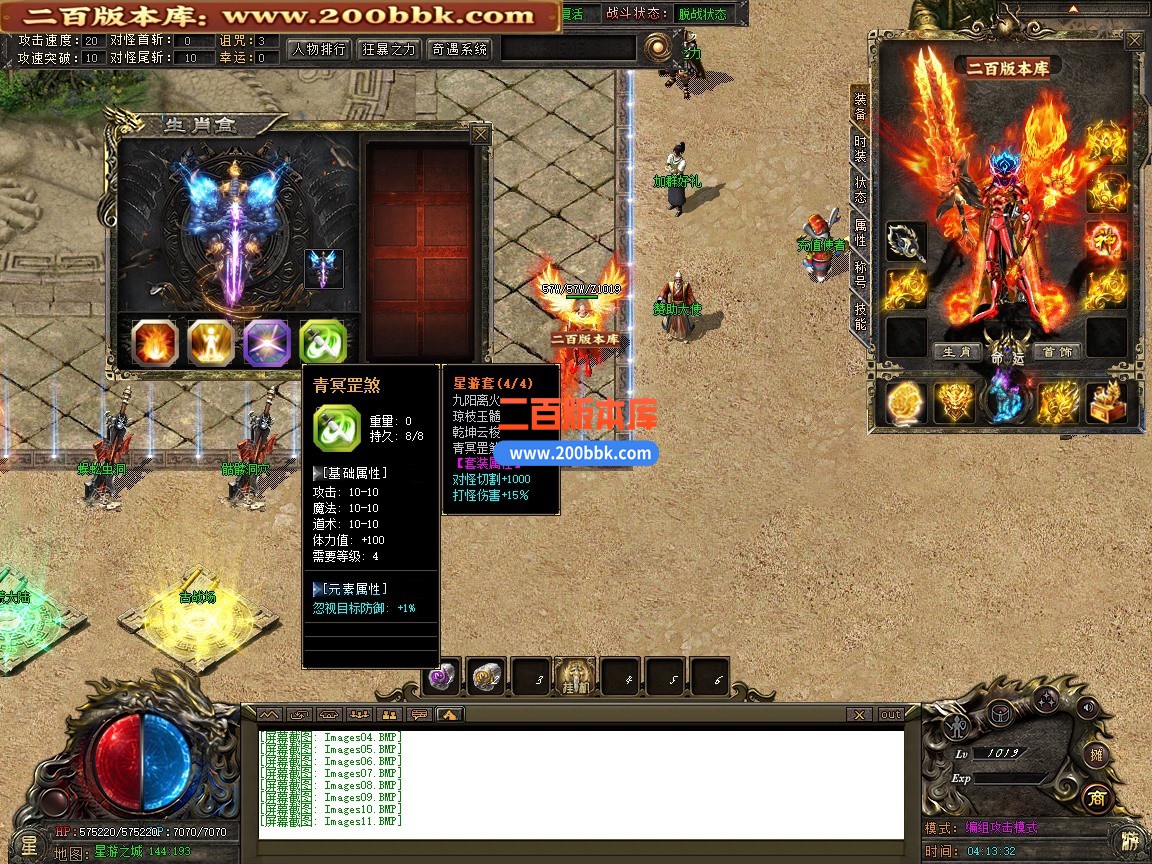Click the 狂暴之力 button
Image resolution: width=1152 pixels, height=864 pixels.
[x=389, y=49]
